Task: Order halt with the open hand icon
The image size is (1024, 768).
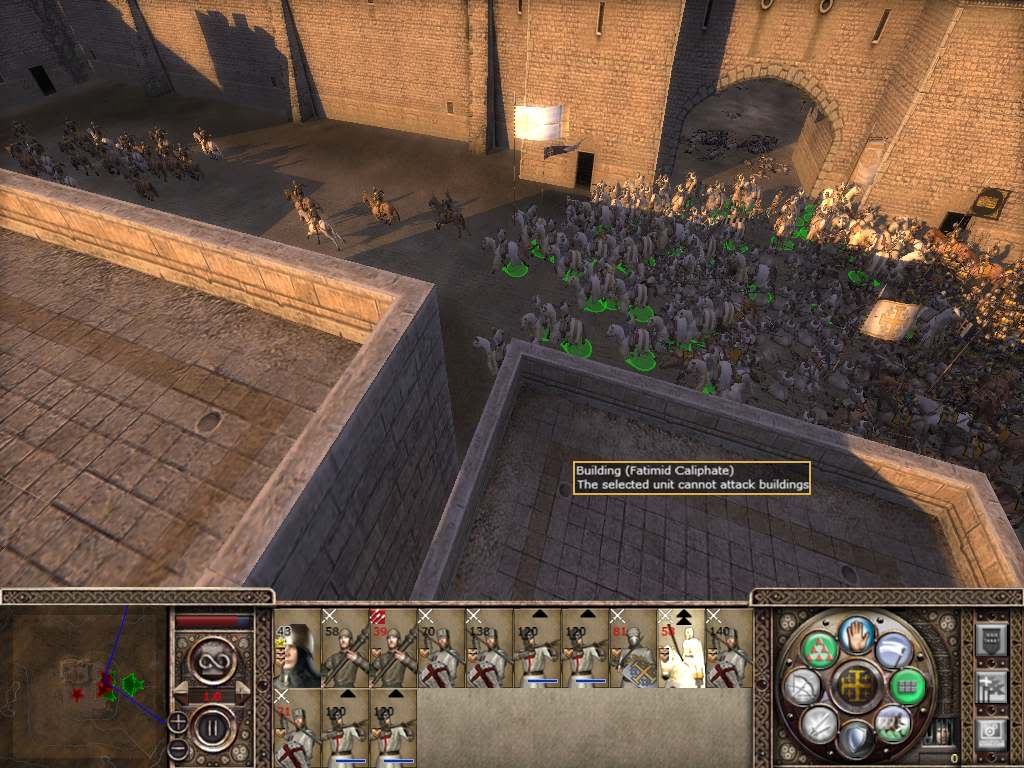Action: coord(856,634)
